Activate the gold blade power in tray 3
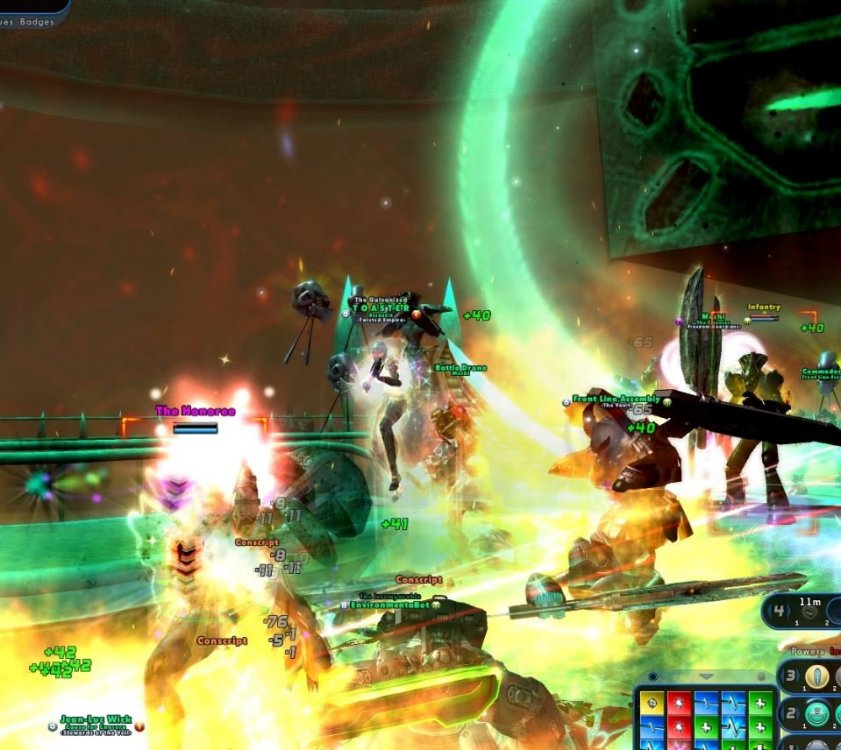Image resolution: width=841 pixels, height=750 pixels. click(818, 676)
